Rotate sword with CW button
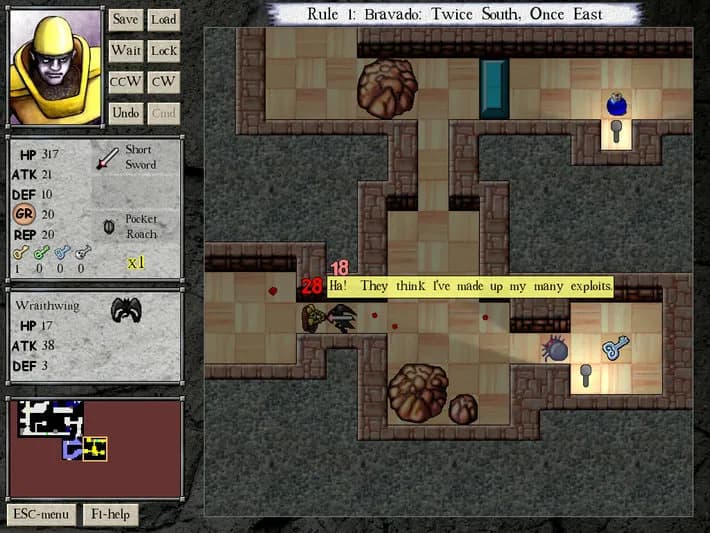Viewport: 710px width, 533px height. [x=163, y=81]
